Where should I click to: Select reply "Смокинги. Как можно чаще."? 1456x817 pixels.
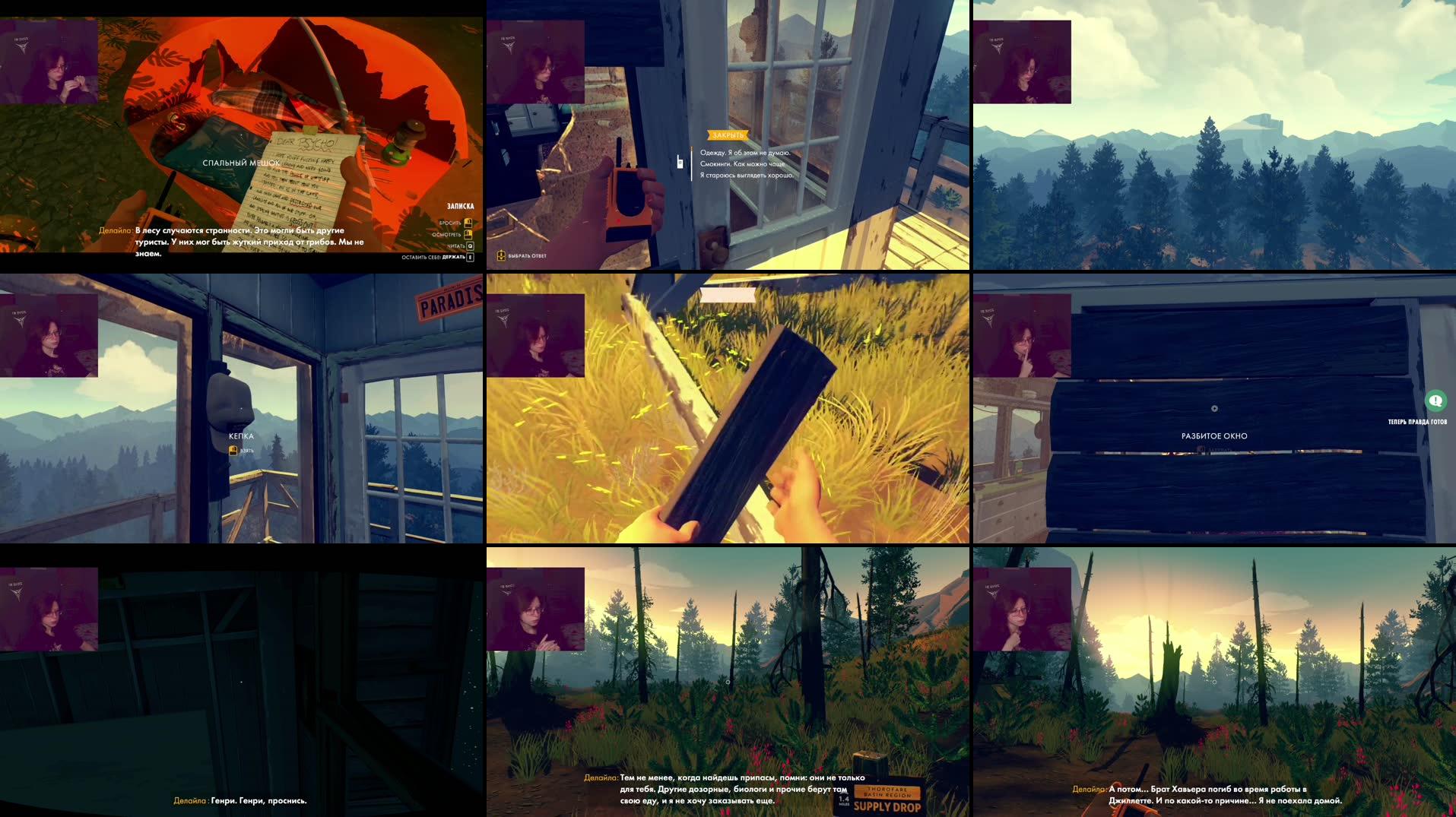(x=742, y=164)
